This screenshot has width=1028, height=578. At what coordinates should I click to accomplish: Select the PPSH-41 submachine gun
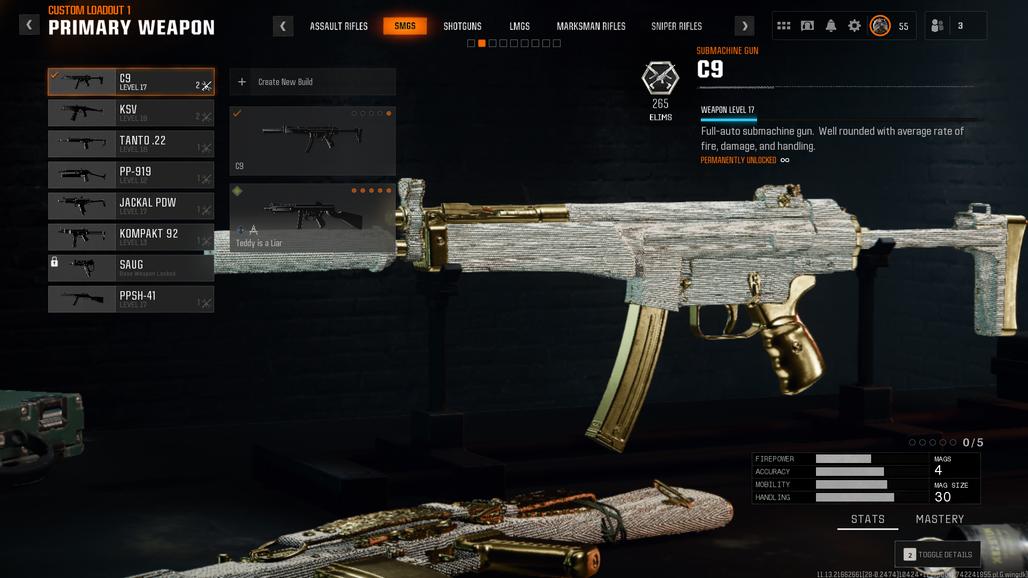[131, 299]
